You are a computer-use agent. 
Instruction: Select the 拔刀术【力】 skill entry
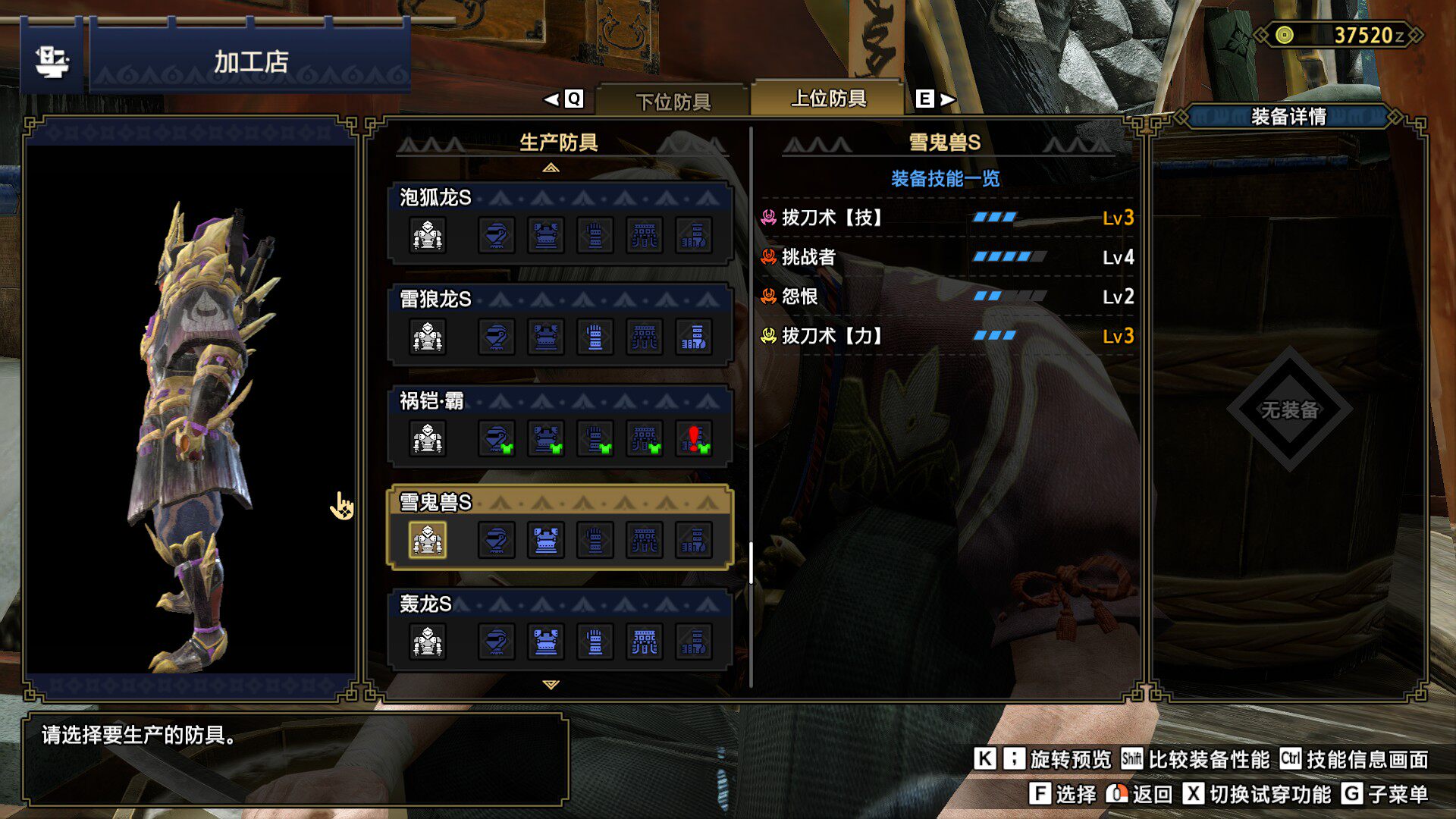pyautogui.click(x=946, y=336)
